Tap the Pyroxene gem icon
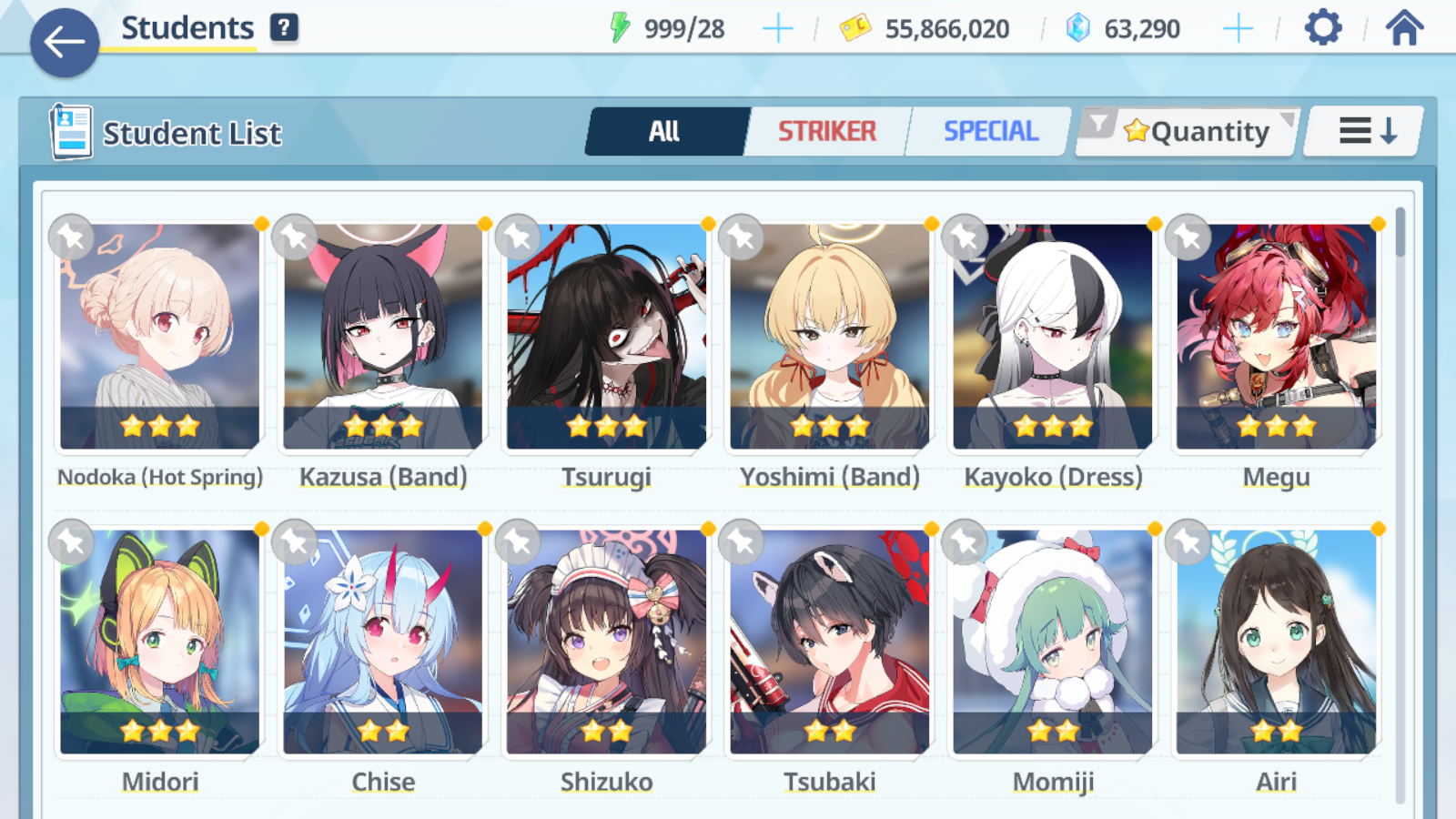Viewport: 1456px width, 819px height. pos(1077,28)
